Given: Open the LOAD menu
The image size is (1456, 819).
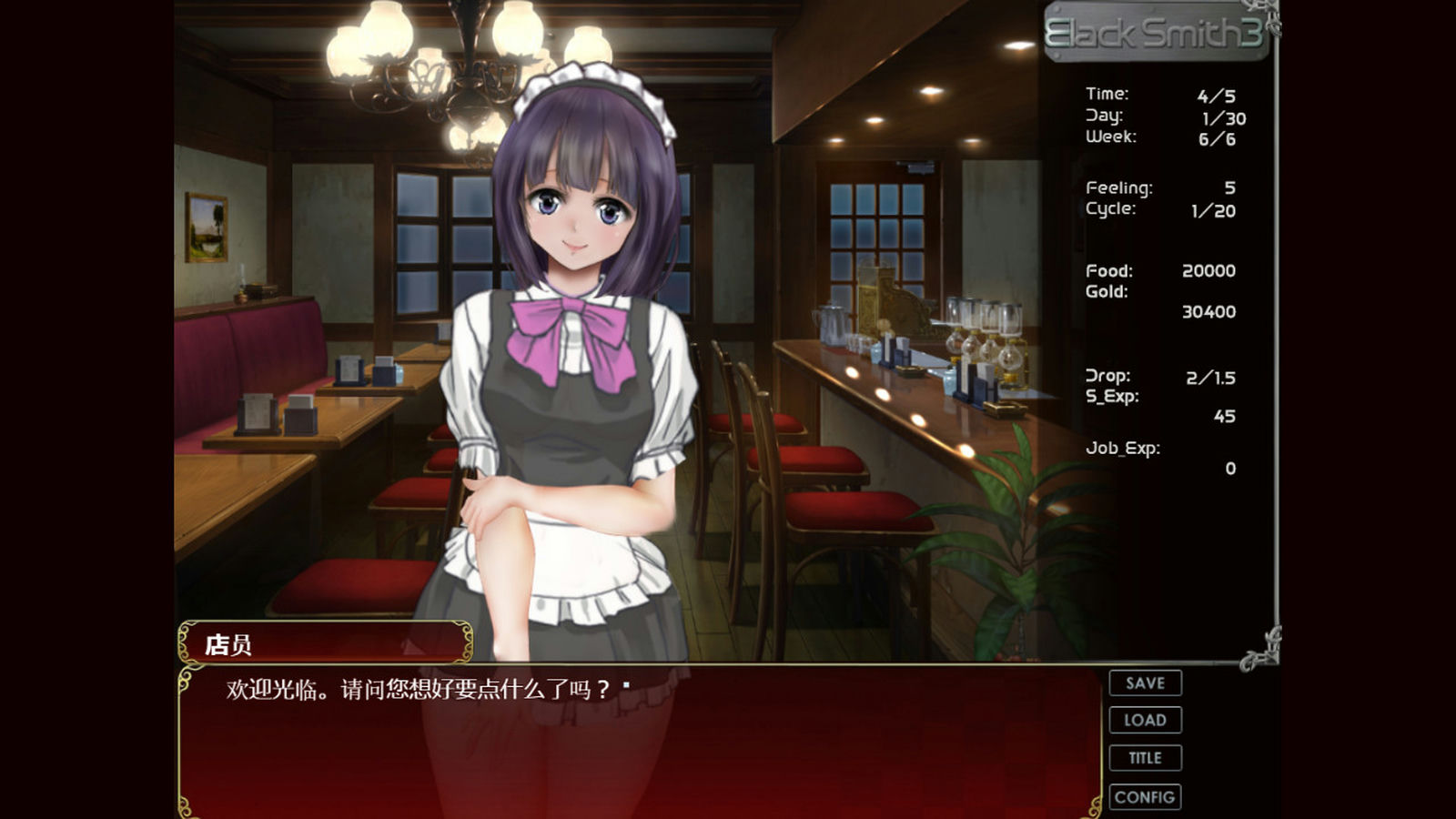Looking at the screenshot, I should (x=1145, y=720).
